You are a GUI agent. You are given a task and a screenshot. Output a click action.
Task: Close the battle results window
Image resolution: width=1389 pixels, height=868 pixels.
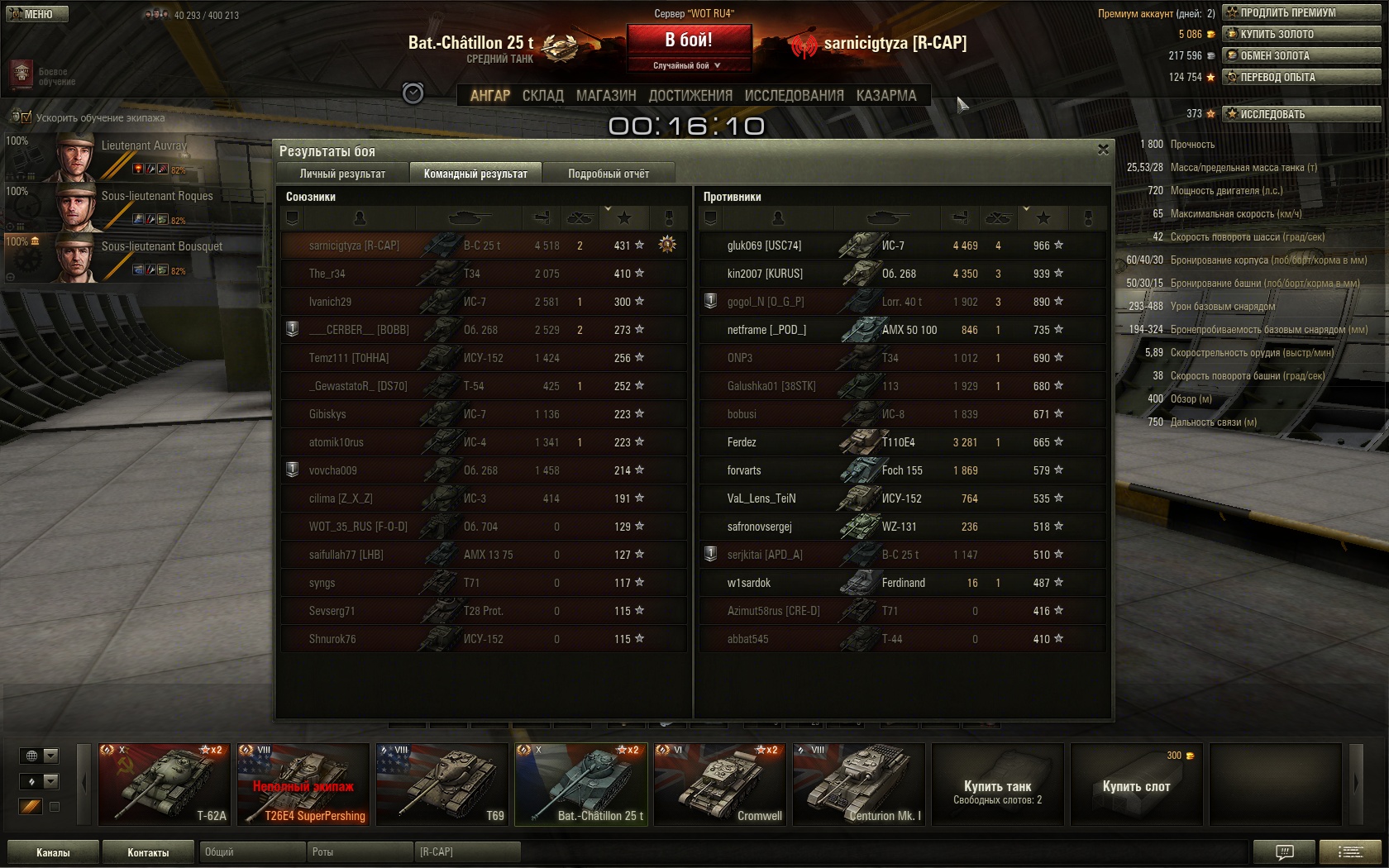coord(1103,150)
